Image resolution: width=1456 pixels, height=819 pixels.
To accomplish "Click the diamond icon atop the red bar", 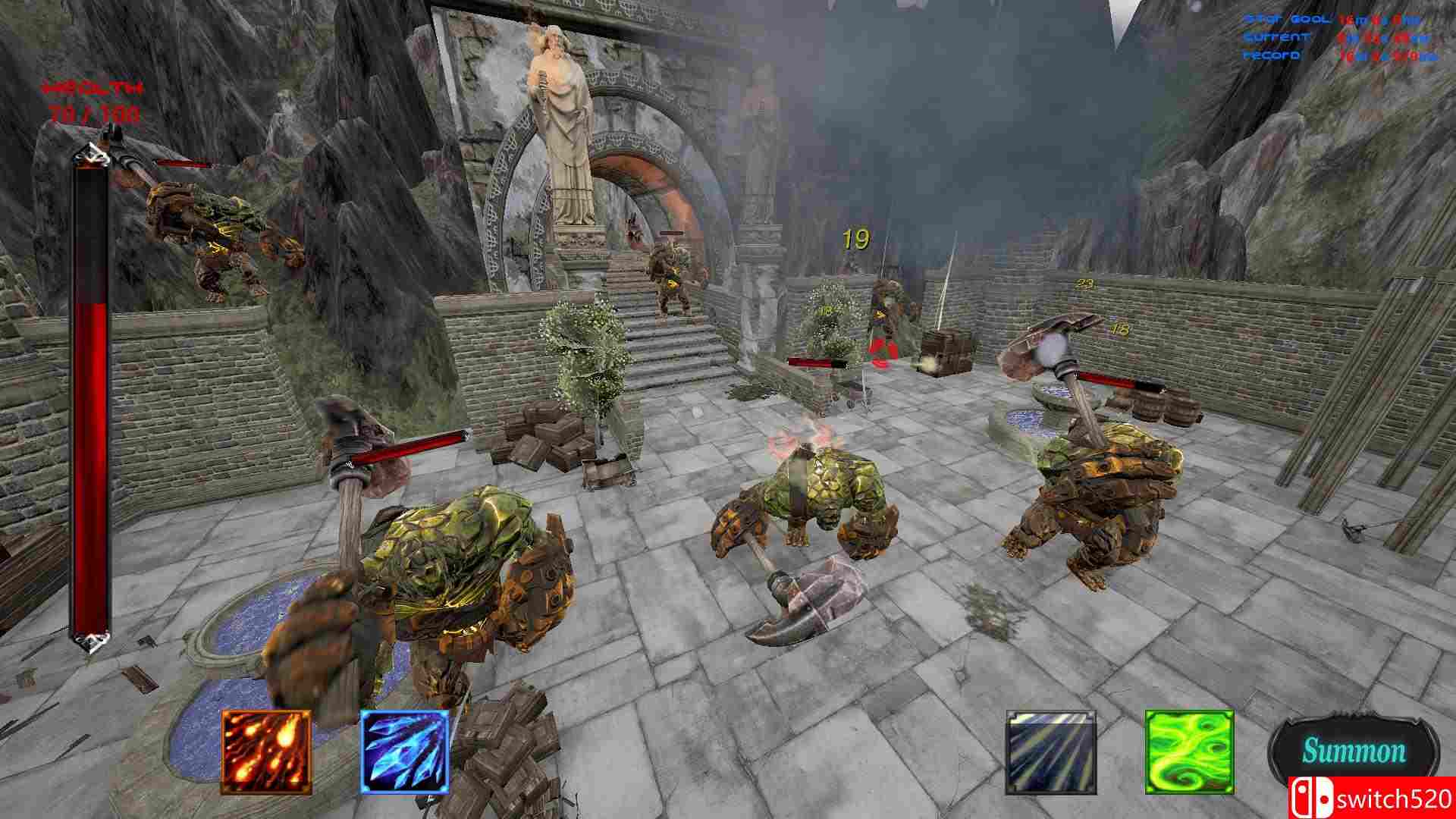I will [x=91, y=155].
